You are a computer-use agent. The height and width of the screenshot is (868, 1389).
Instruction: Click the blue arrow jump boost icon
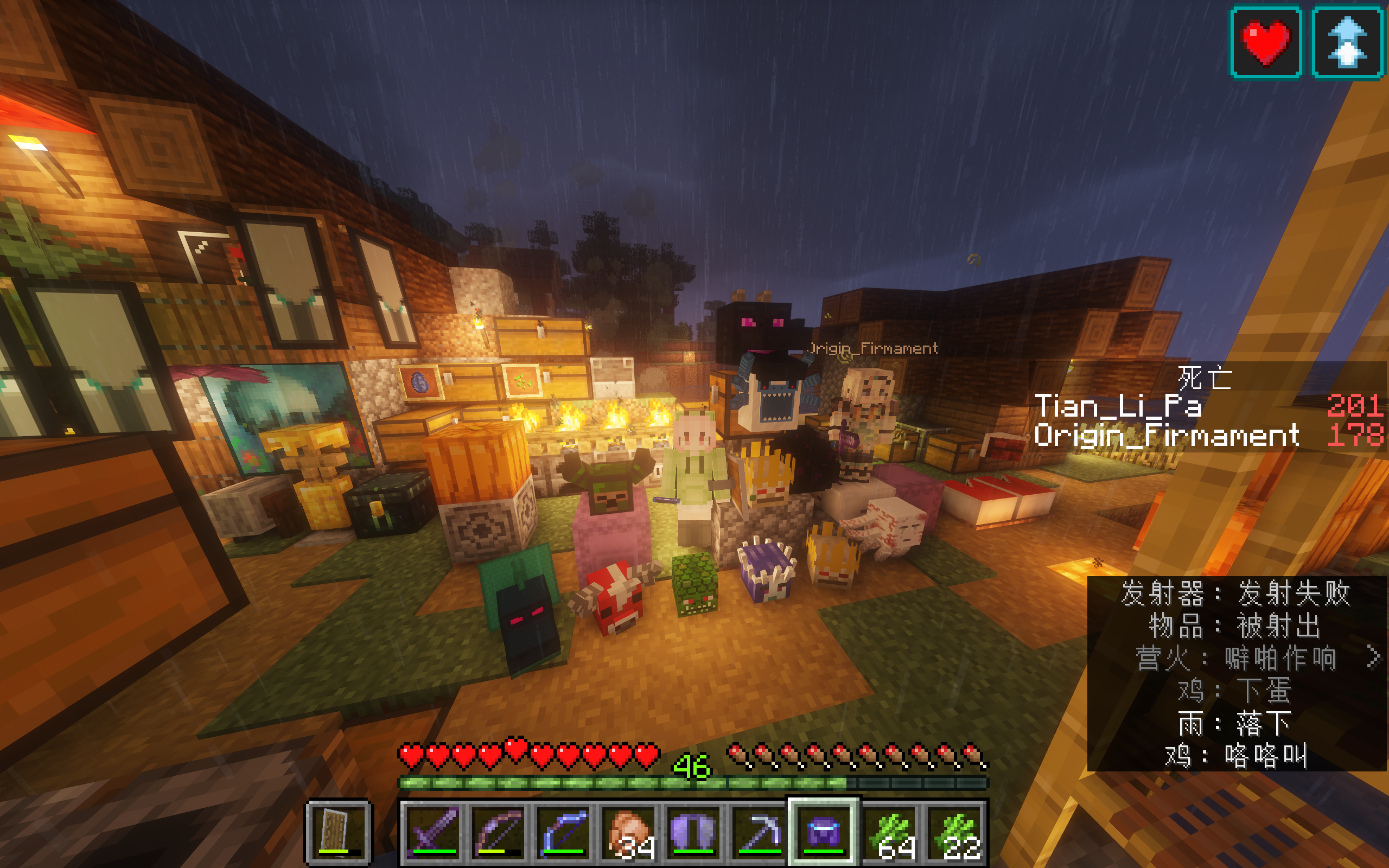(1347, 42)
